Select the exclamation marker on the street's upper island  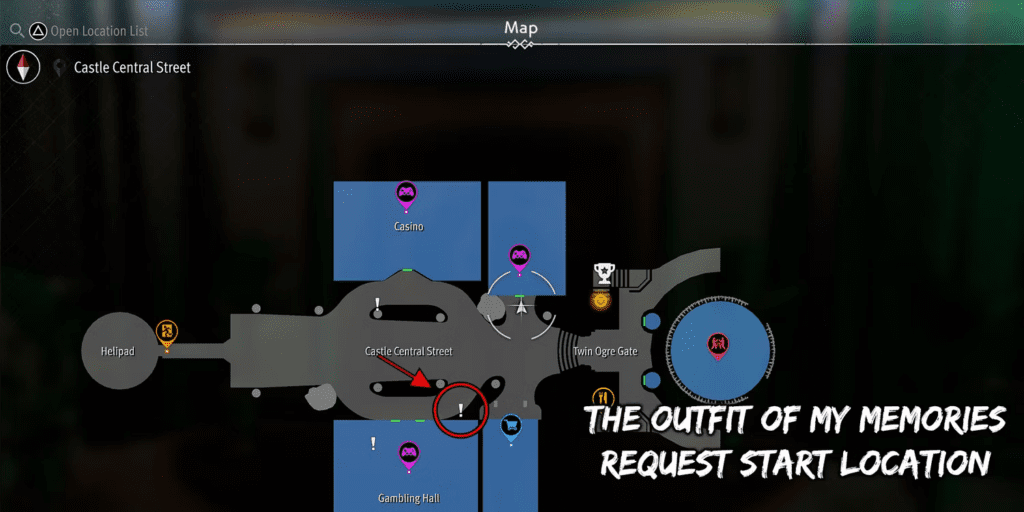point(377,303)
